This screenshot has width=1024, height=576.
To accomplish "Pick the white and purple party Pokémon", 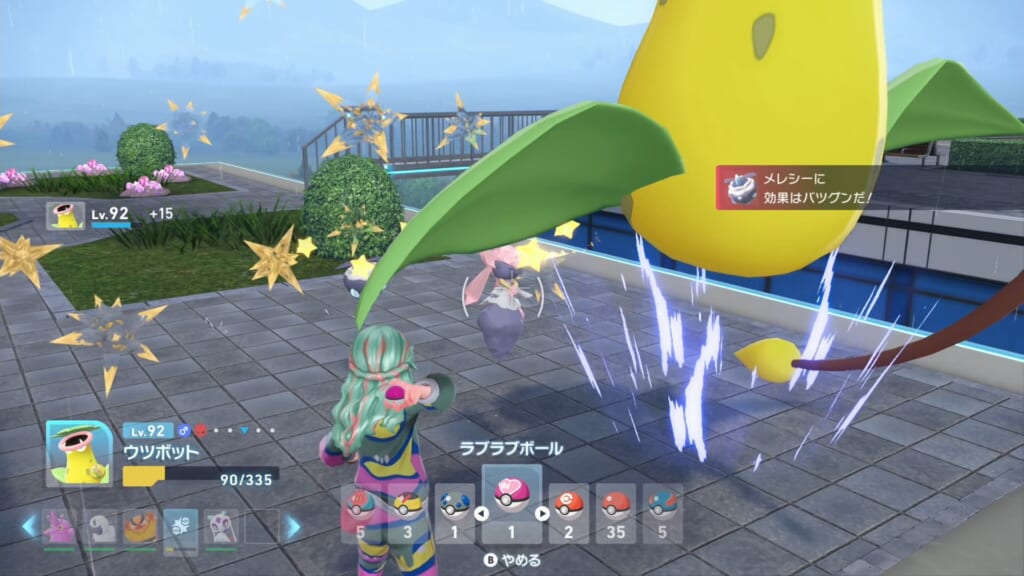I will coord(221,526).
